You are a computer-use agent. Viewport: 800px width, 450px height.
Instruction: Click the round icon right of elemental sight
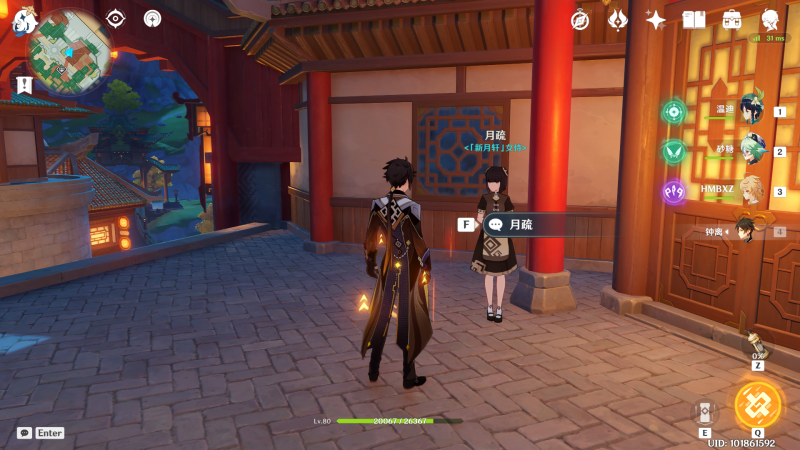point(152,18)
